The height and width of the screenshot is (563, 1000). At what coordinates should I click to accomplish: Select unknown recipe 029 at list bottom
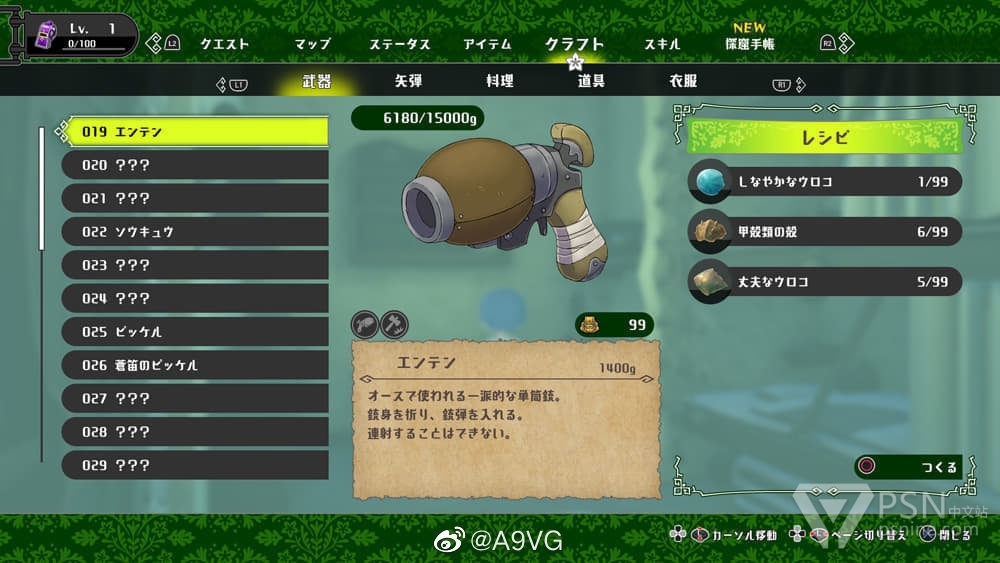(x=195, y=465)
